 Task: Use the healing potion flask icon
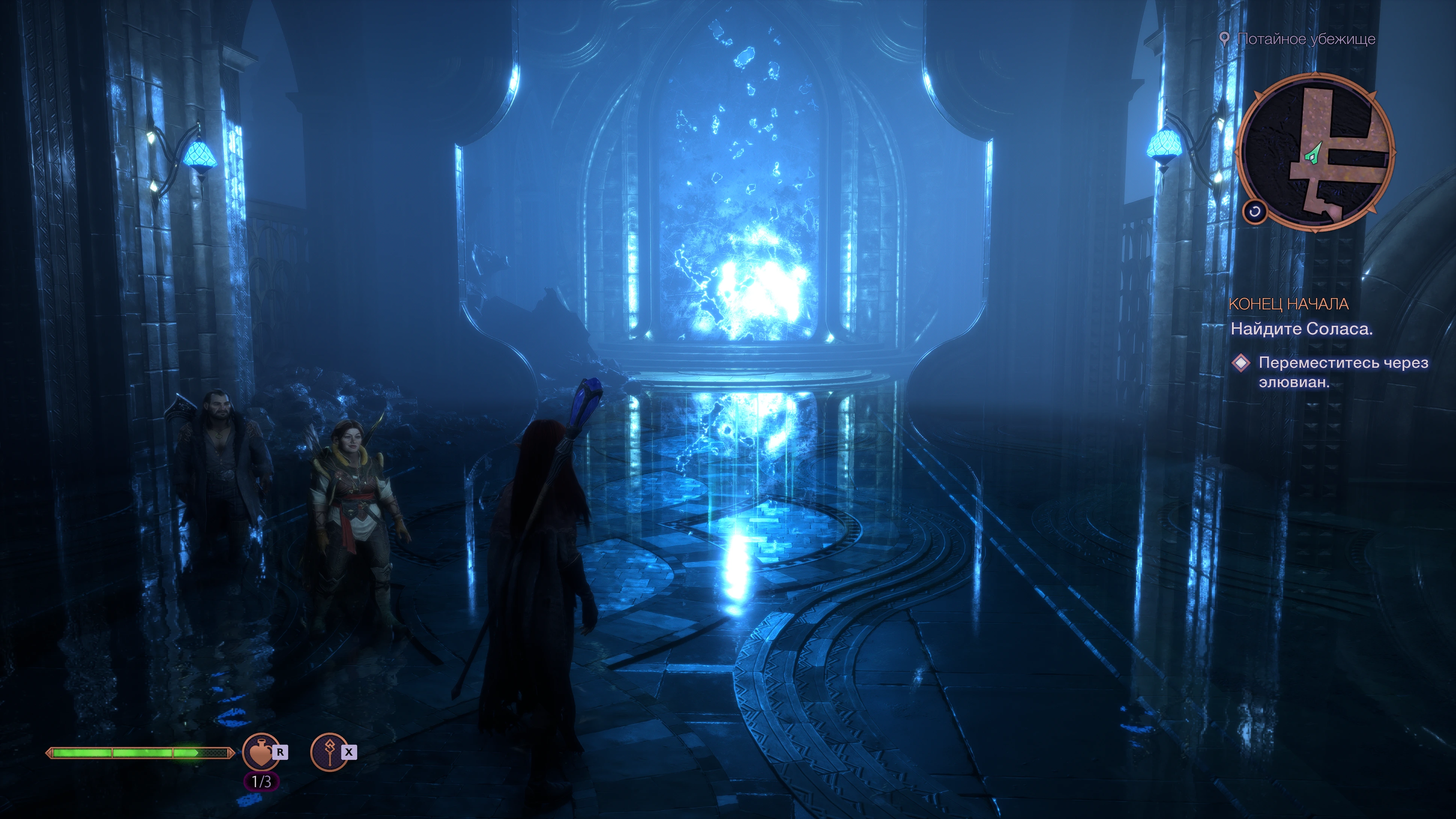point(260,752)
